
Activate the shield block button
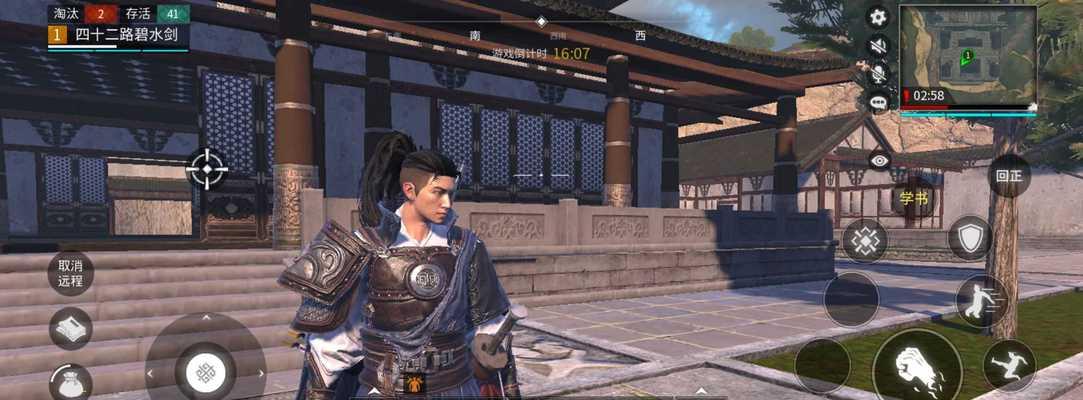[x=969, y=238]
